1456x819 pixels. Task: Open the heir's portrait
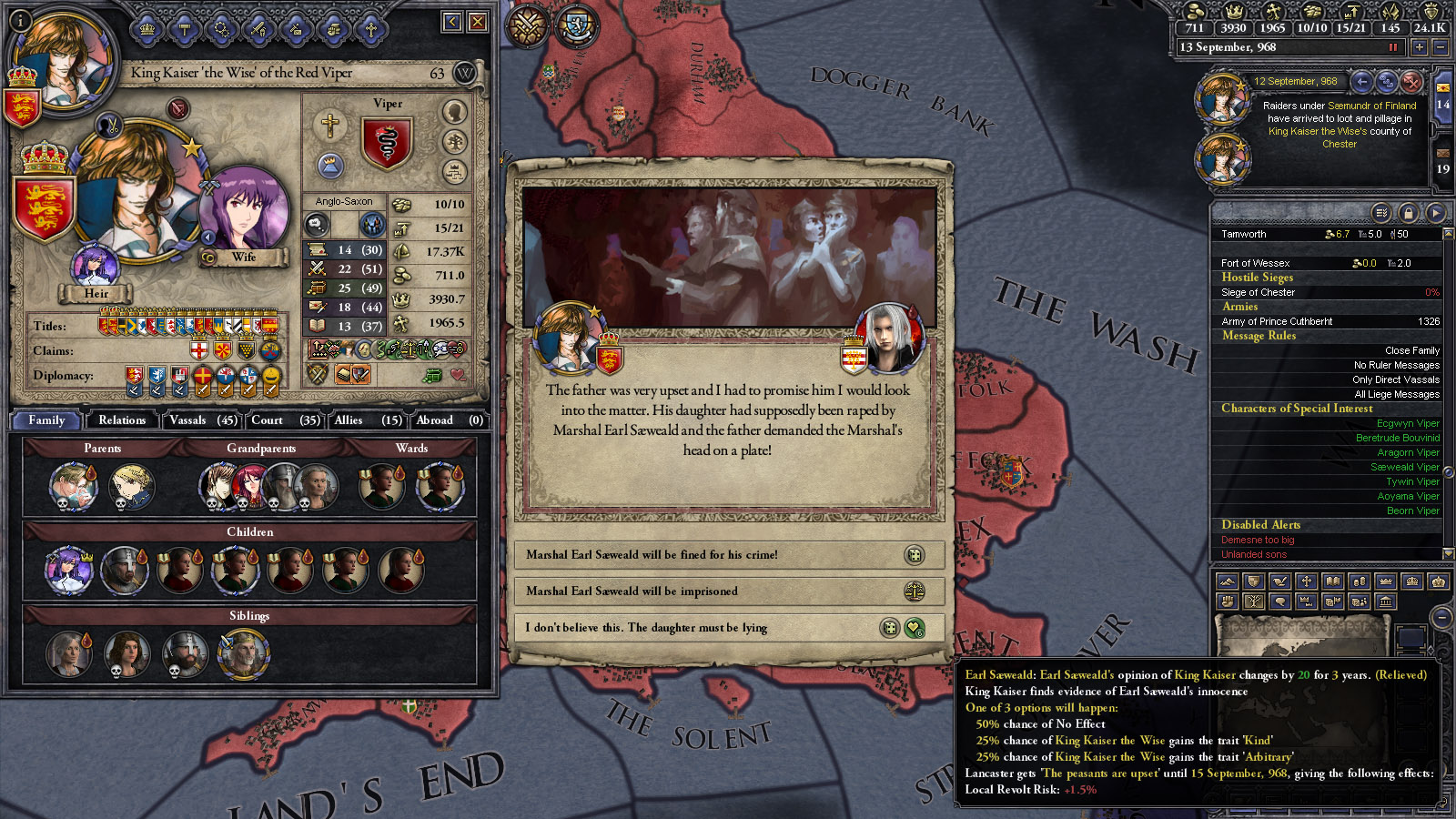[95, 266]
